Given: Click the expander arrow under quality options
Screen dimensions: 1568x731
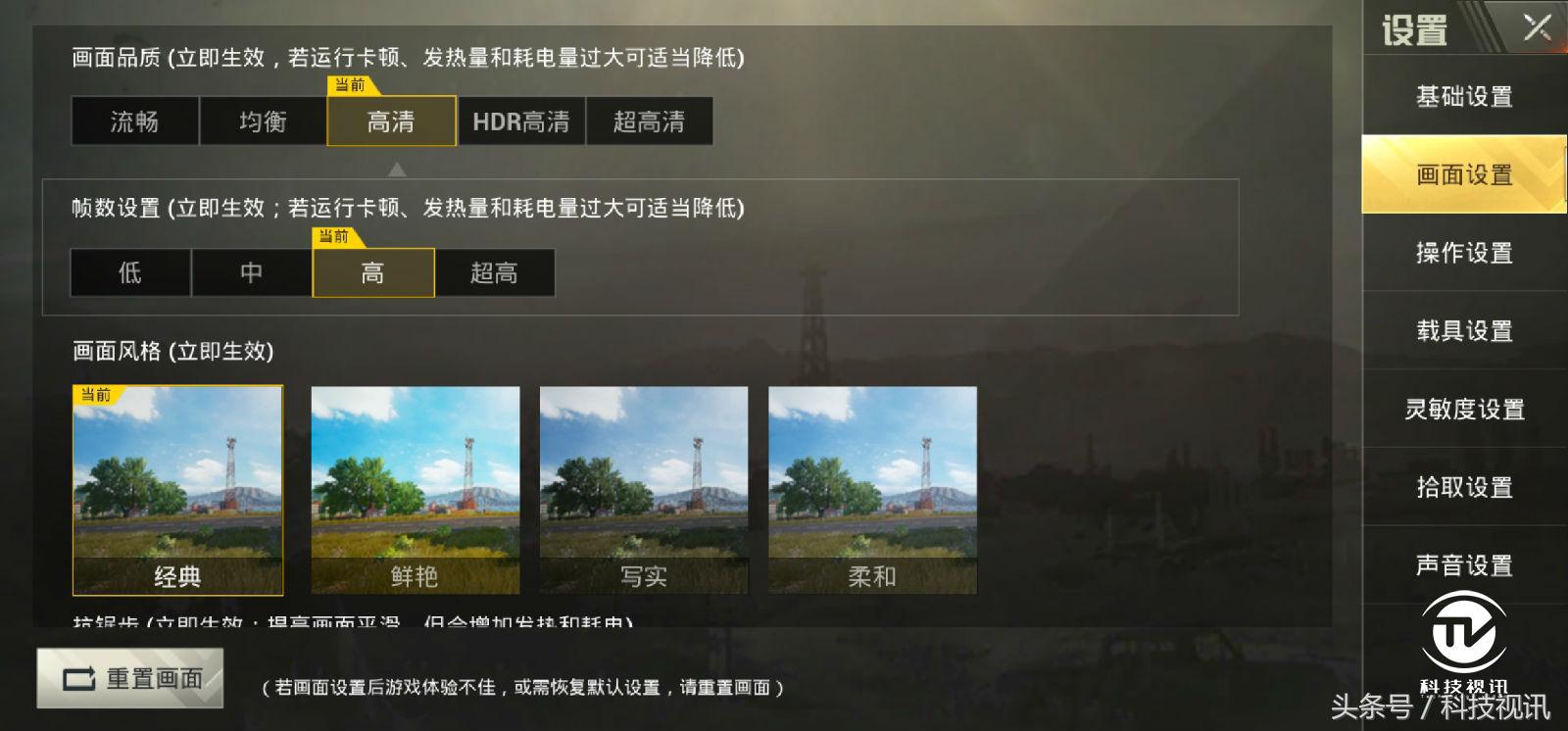Looking at the screenshot, I should click(x=397, y=169).
